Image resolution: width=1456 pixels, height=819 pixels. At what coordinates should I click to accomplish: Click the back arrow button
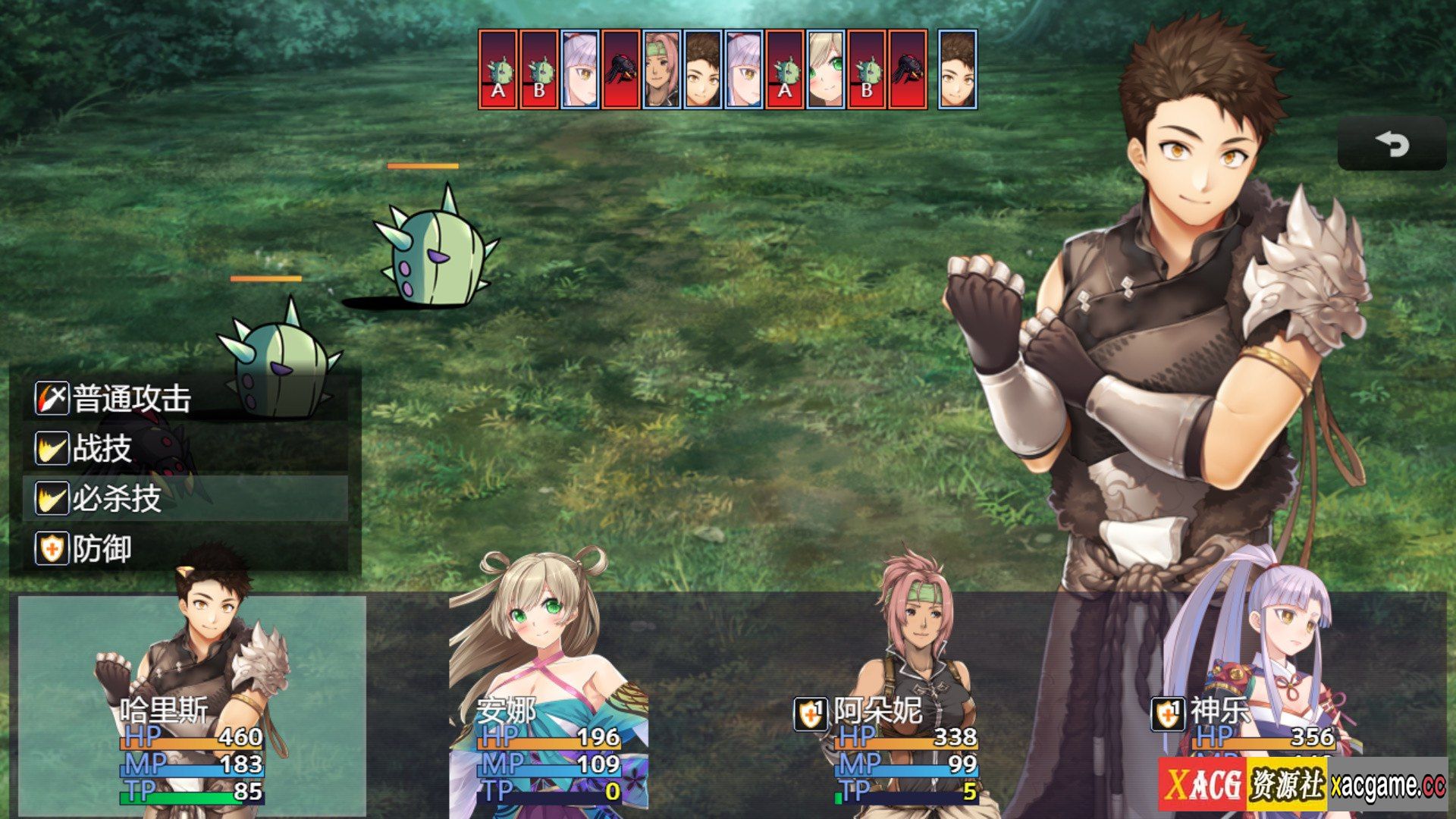[x=1392, y=143]
